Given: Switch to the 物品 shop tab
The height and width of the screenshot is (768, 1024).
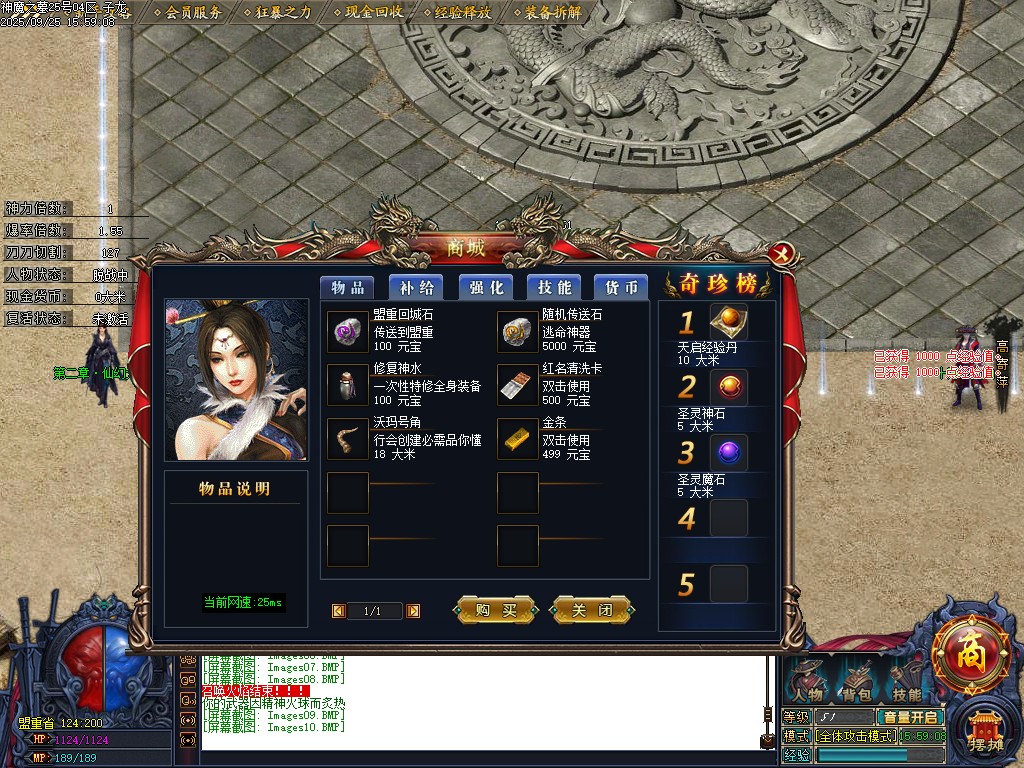Looking at the screenshot, I should (347, 288).
